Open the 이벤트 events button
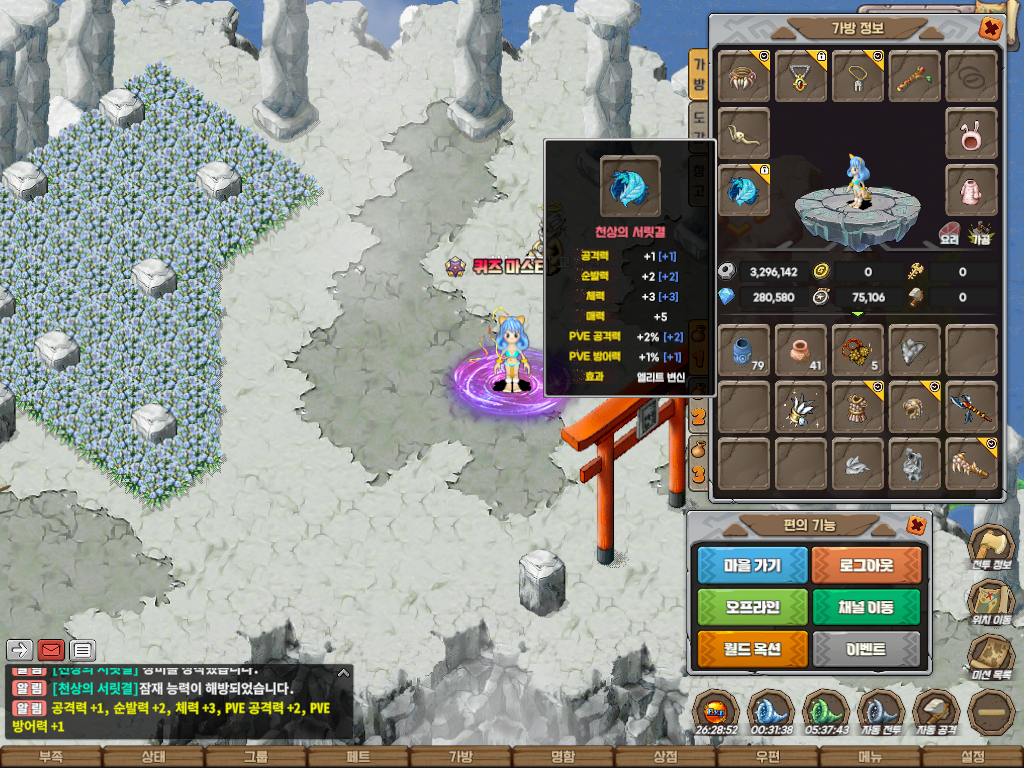 [x=866, y=649]
